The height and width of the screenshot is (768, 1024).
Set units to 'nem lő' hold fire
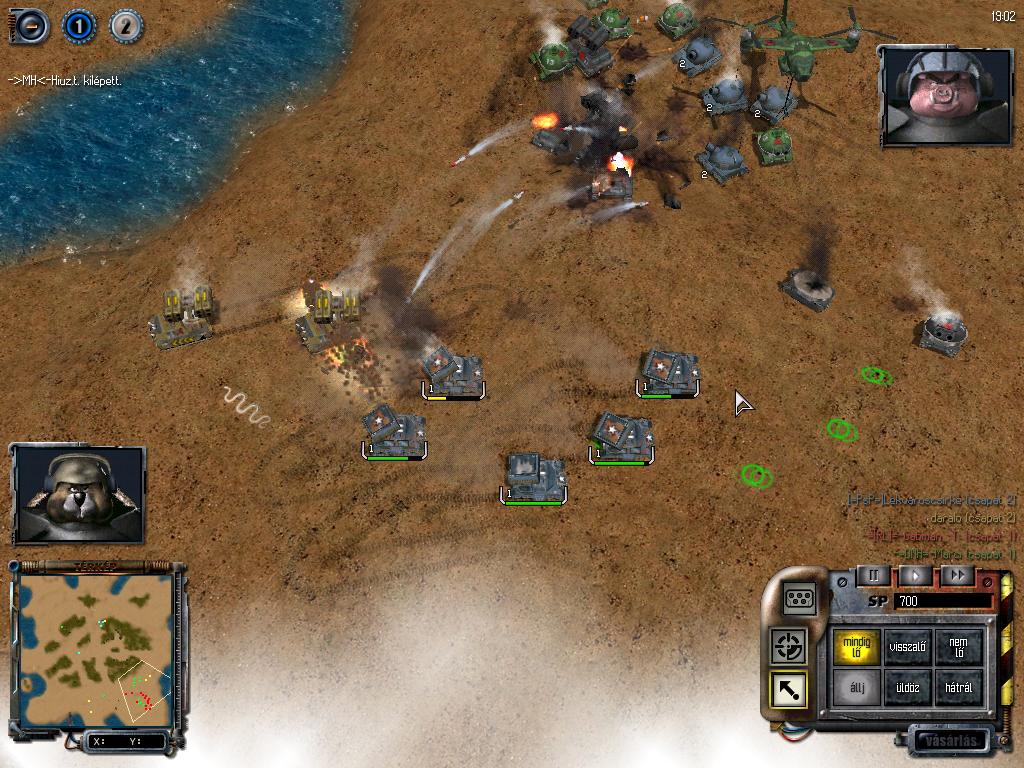click(x=958, y=646)
